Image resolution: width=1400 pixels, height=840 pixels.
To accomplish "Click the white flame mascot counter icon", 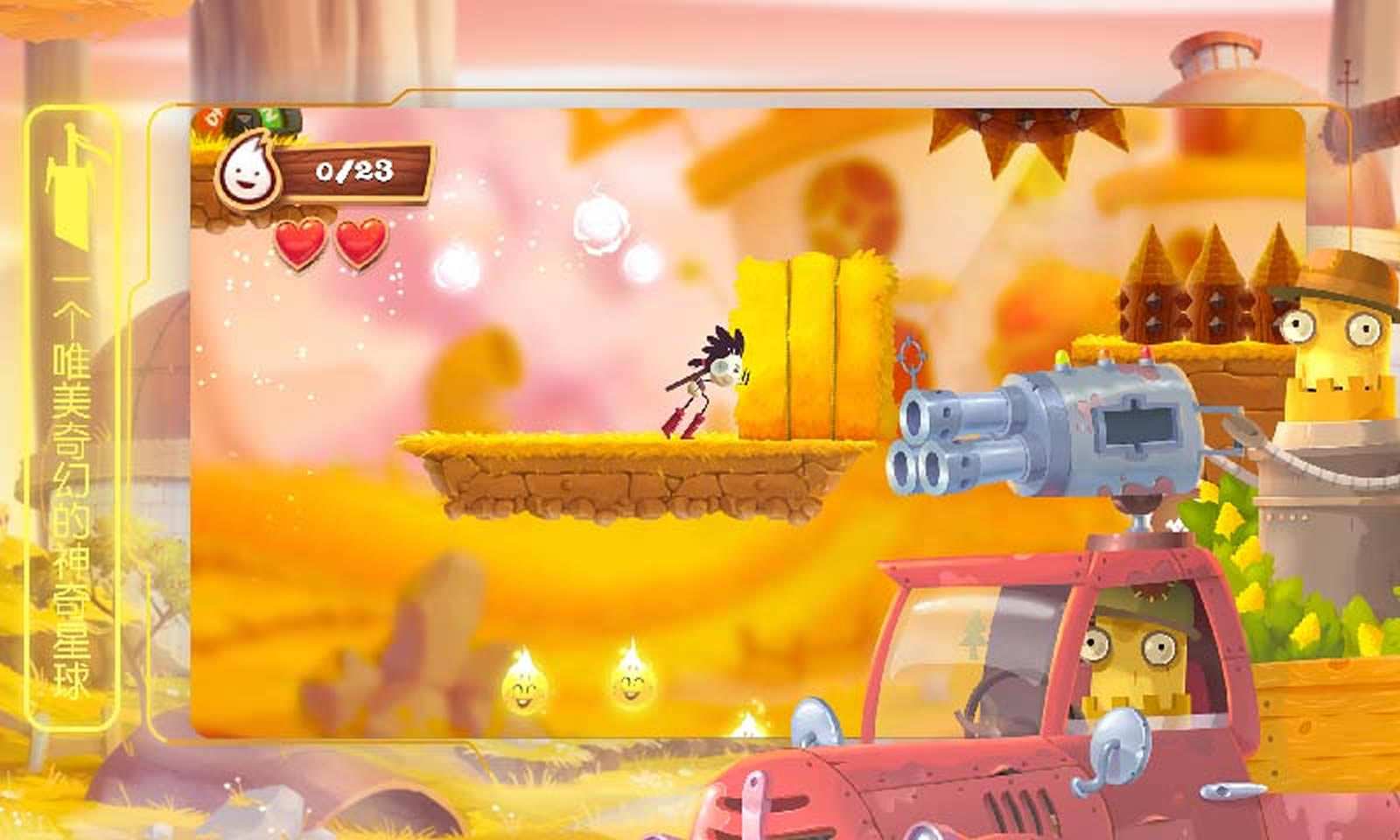I will coord(248,171).
